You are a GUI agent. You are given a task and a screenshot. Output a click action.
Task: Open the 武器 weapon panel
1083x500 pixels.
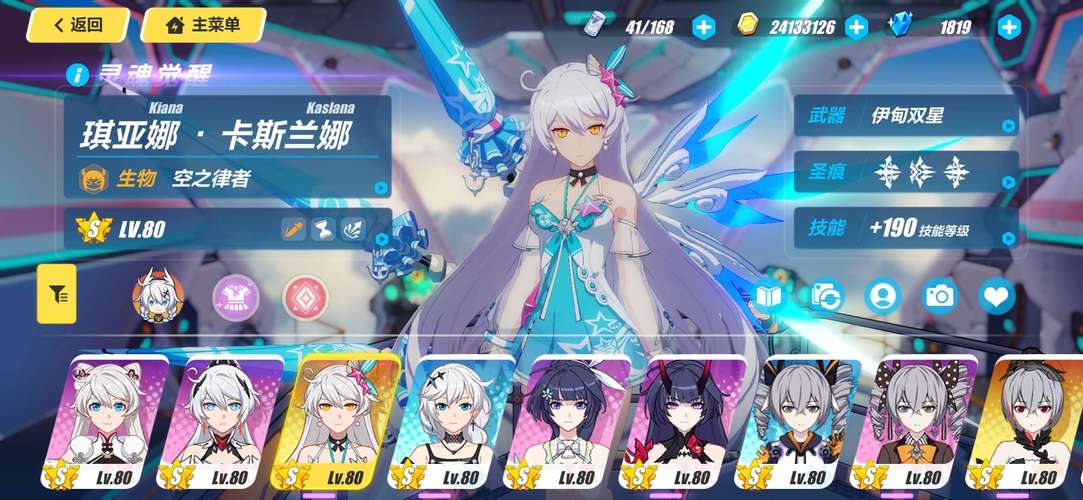tap(906, 116)
